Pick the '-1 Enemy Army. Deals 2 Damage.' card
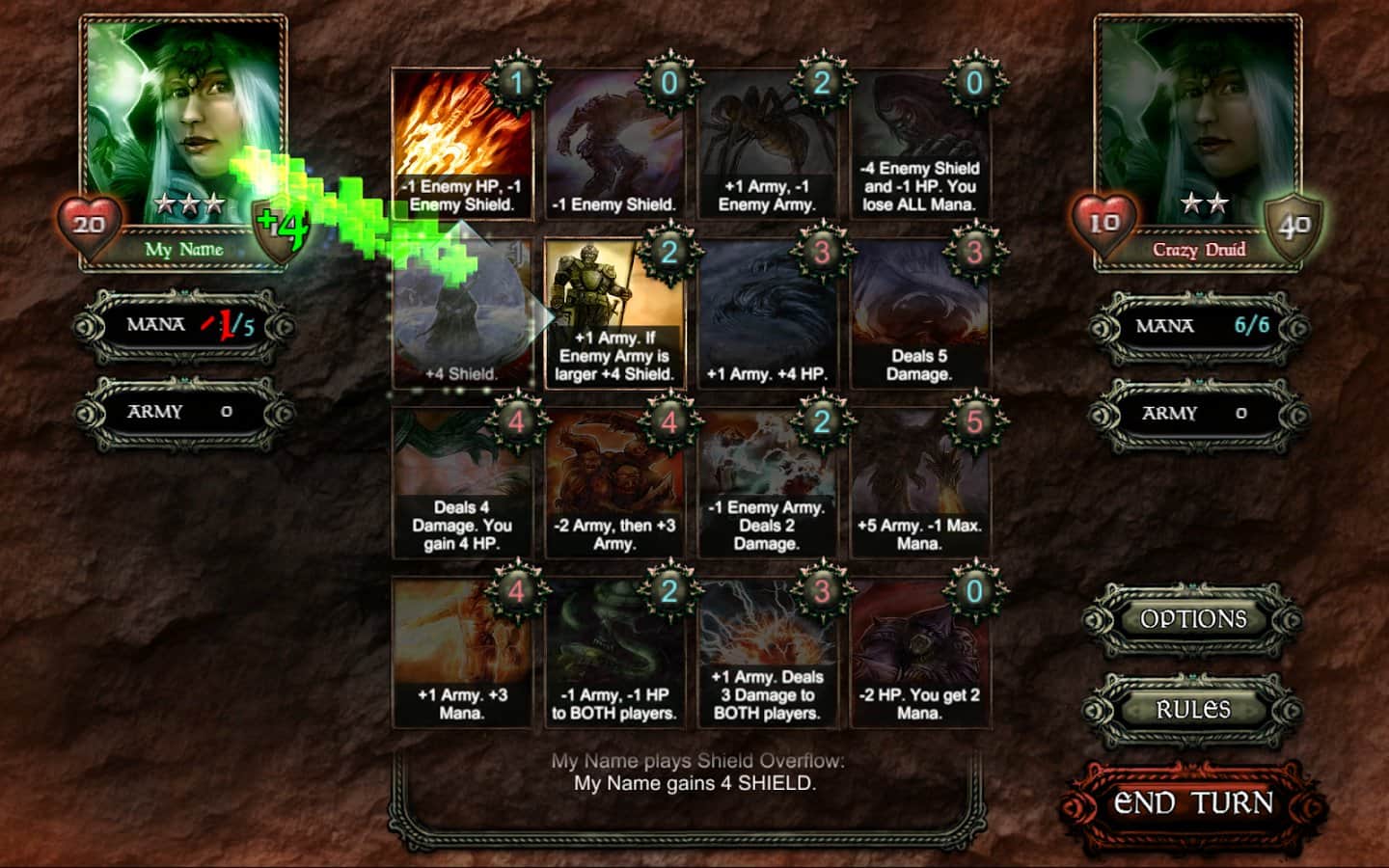This screenshot has height=868, width=1389. pyautogui.click(x=767, y=484)
